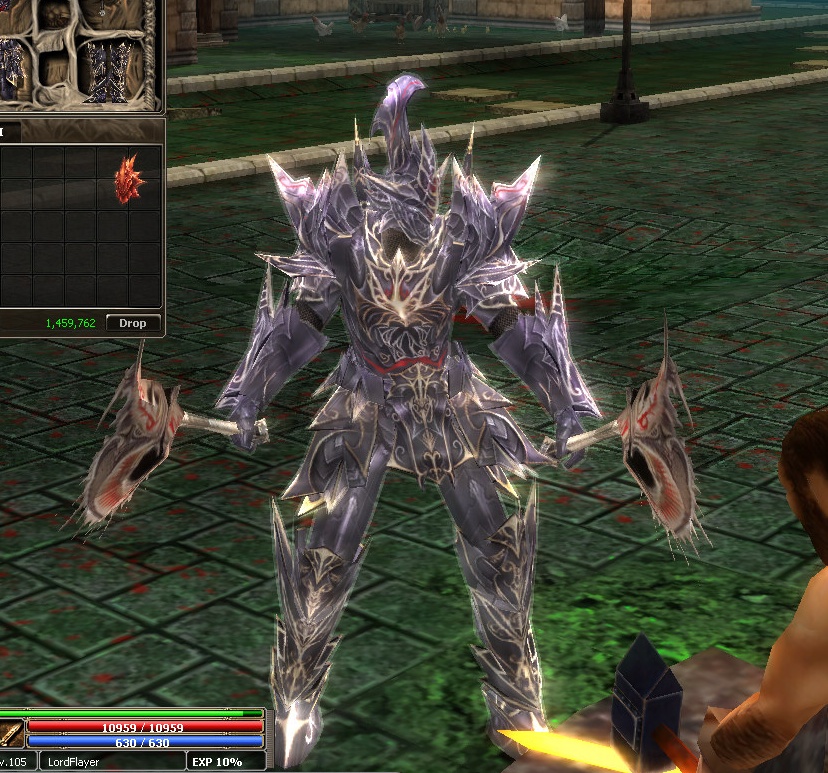Open the sword icon beside the health bar

[11, 734]
